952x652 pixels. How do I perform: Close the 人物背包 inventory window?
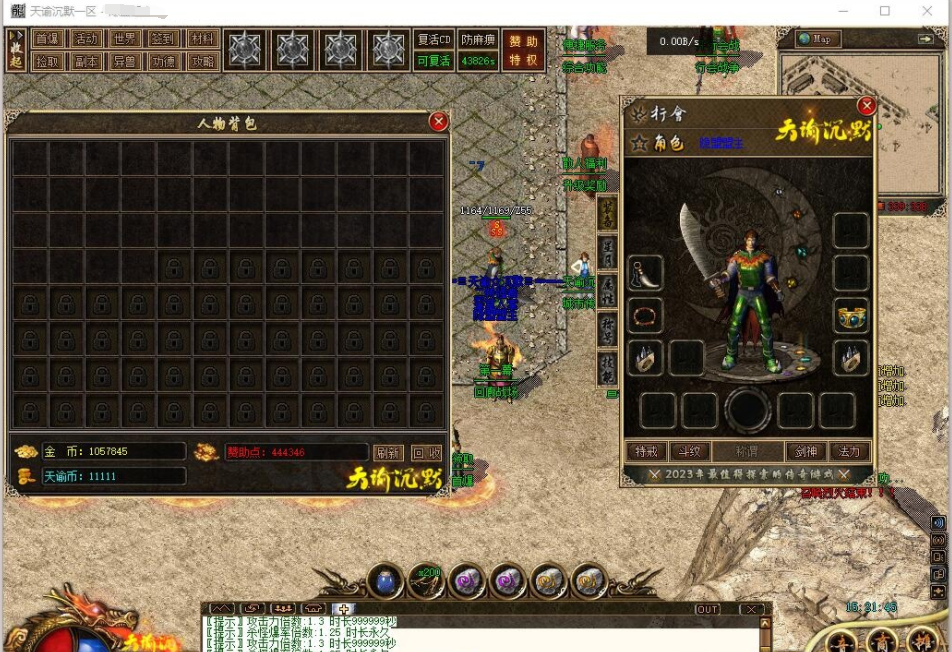point(438,121)
